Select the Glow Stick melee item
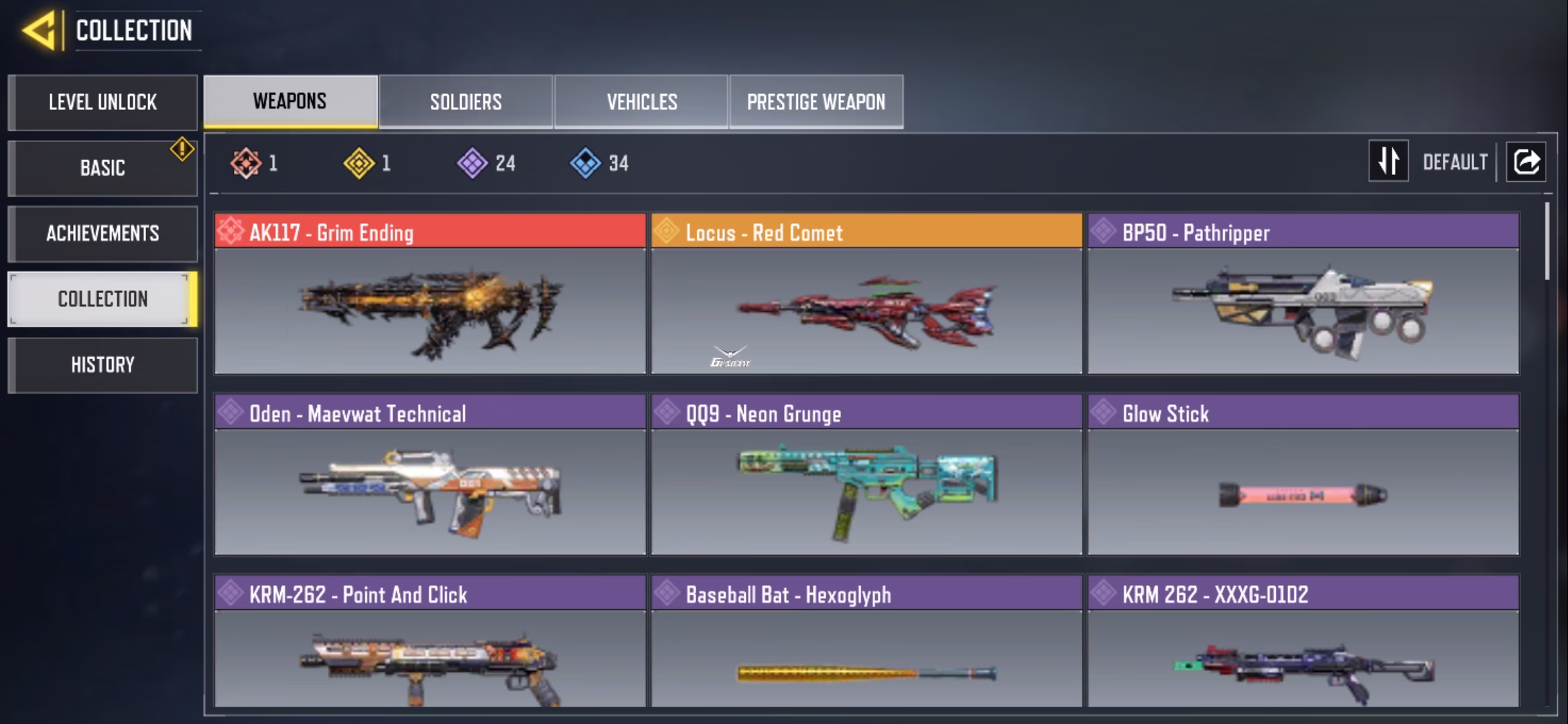The height and width of the screenshot is (724, 1568). click(x=1303, y=475)
